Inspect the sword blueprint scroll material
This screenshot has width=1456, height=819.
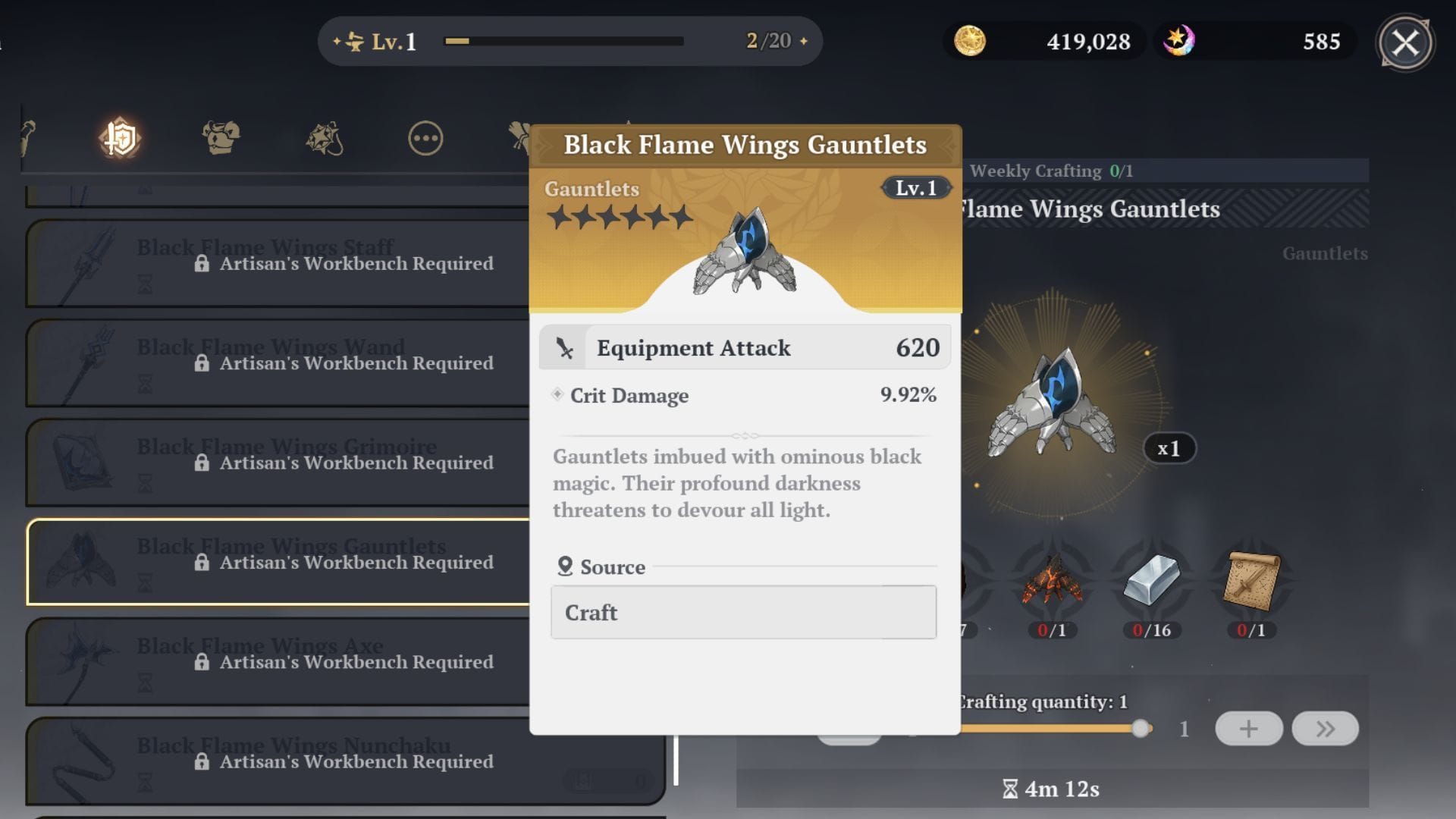1251,582
